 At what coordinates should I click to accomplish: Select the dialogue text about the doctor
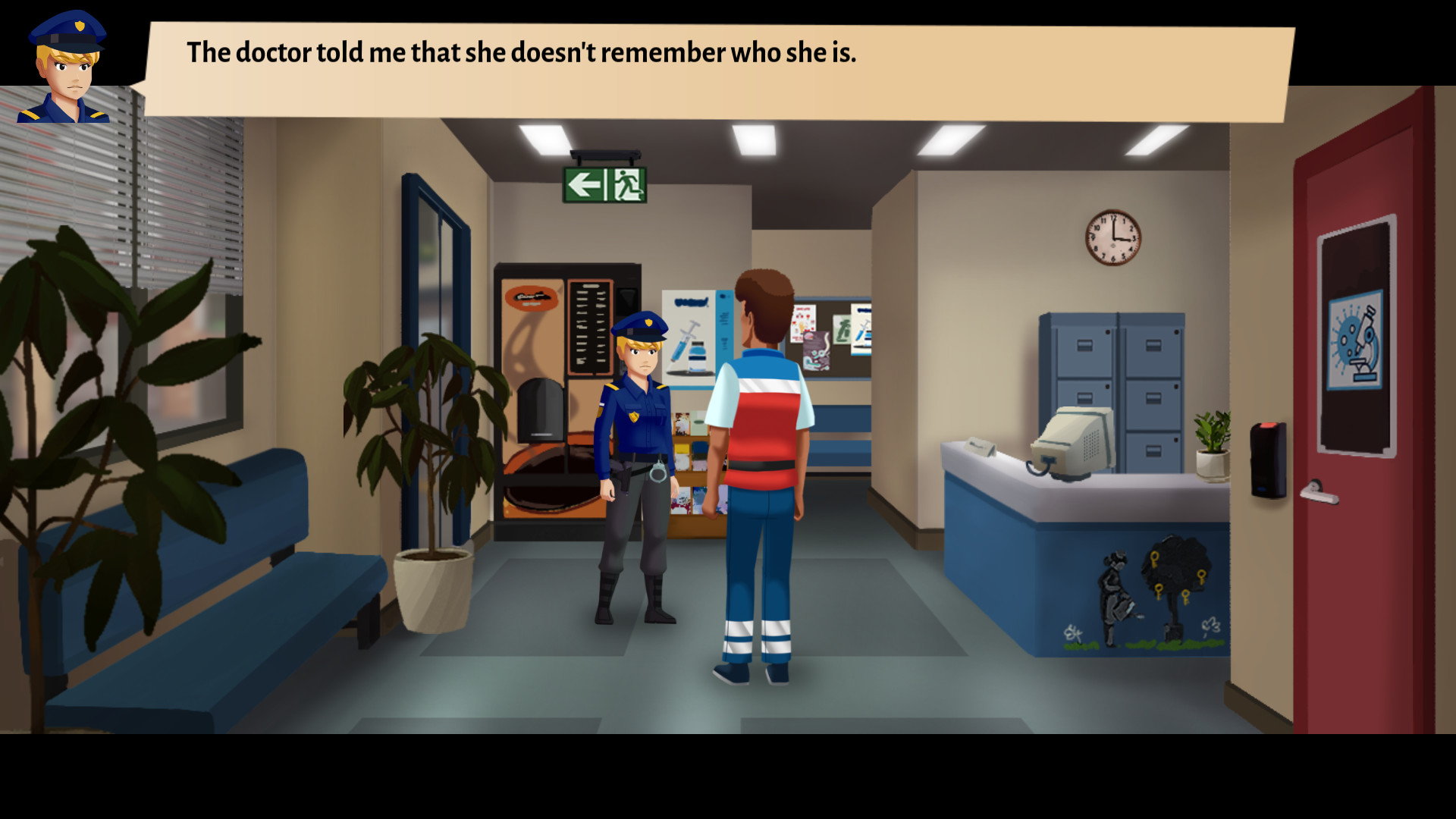521,53
